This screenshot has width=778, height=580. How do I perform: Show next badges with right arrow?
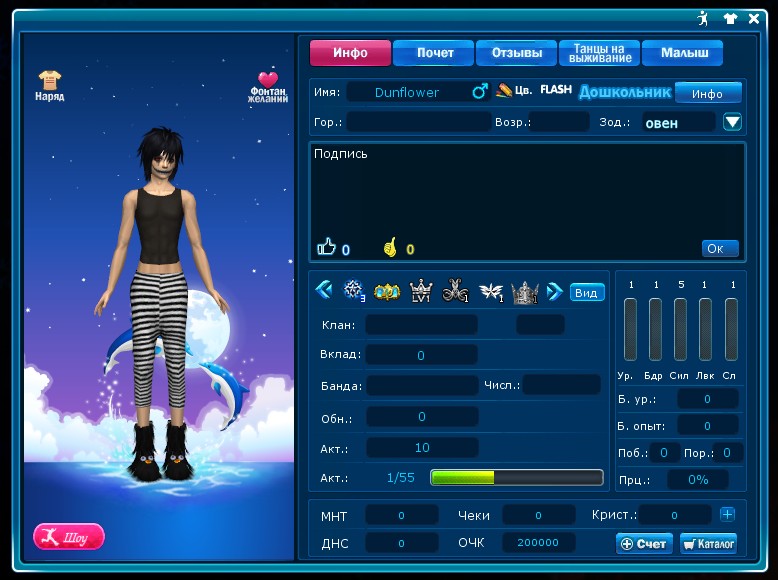point(554,292)
